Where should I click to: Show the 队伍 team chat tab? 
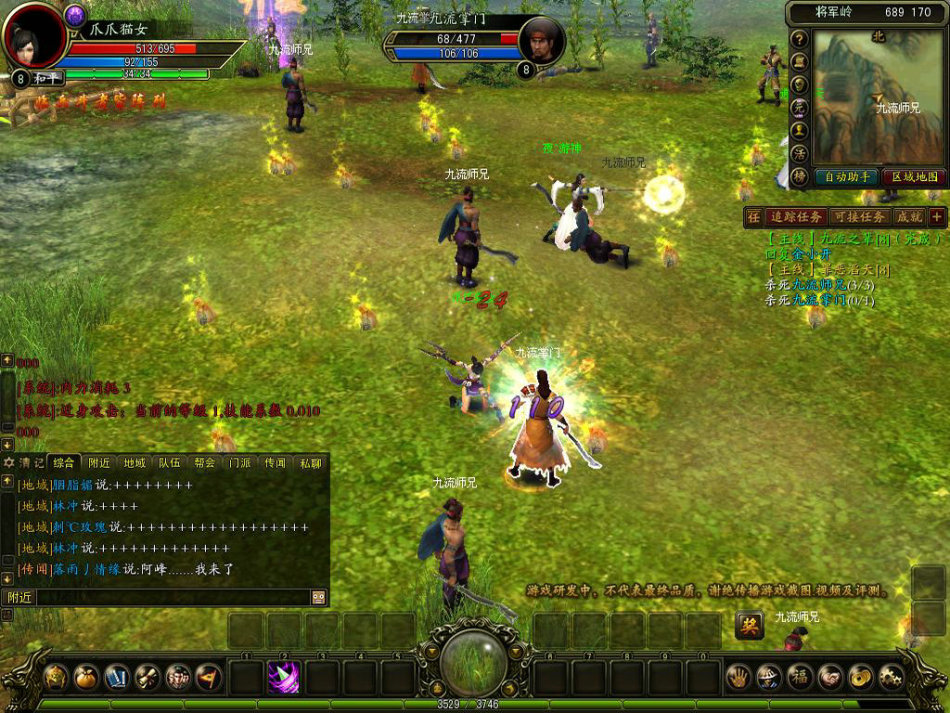169,463
